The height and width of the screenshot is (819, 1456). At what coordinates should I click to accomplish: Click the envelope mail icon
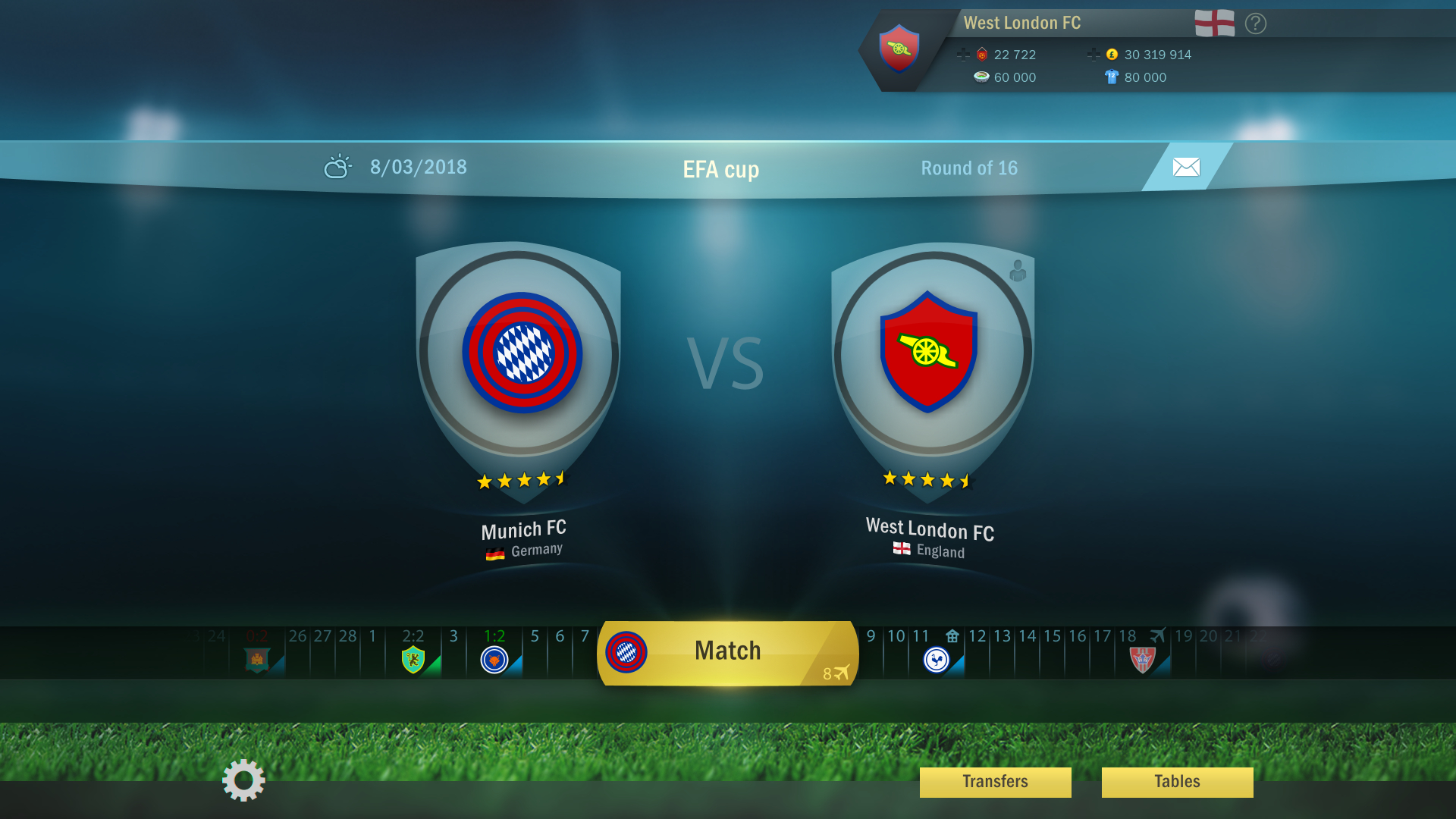pos(1185,165)
